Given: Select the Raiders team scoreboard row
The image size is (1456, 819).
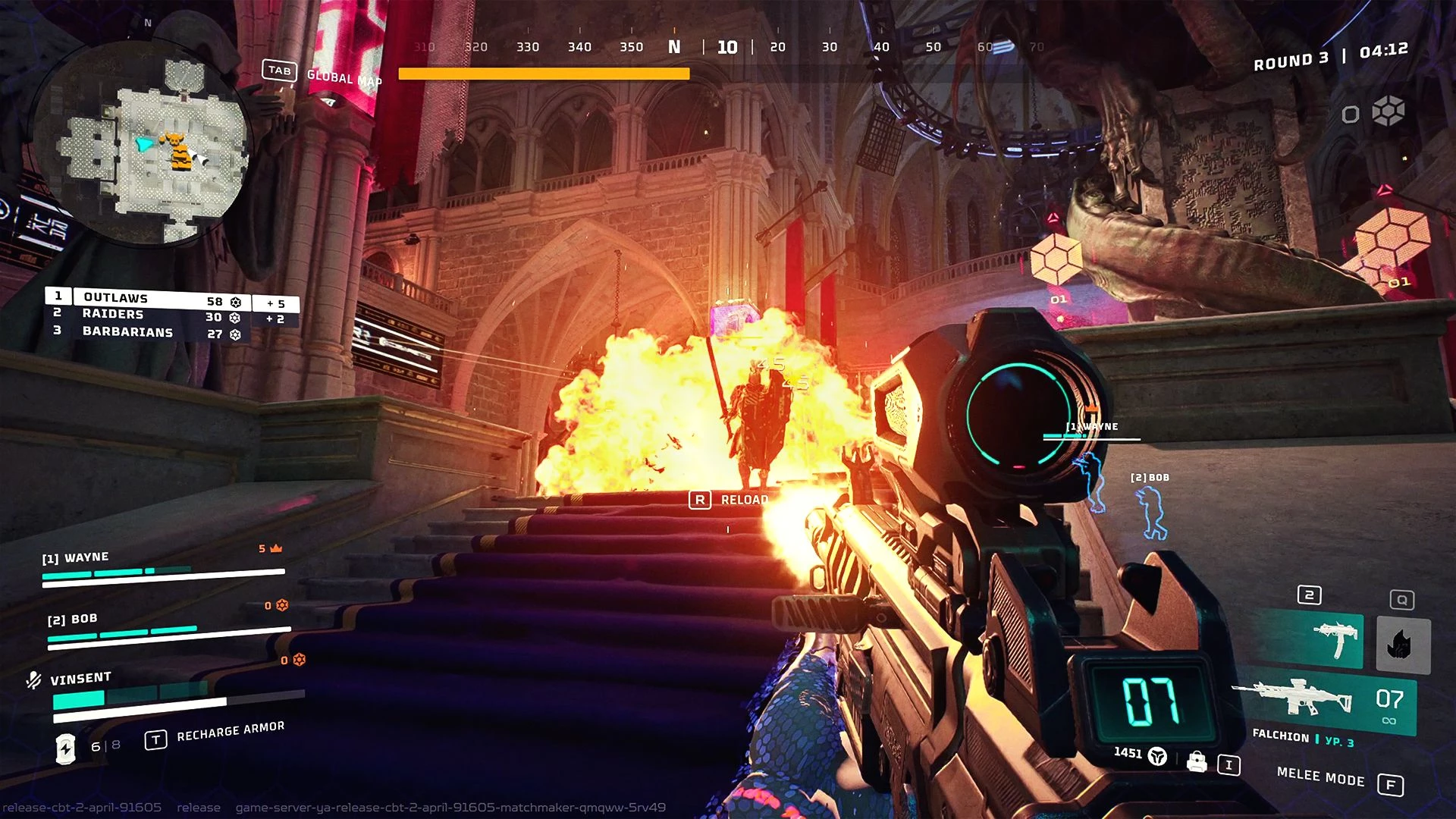Looking at the screenshot, I should coord(161,315).
